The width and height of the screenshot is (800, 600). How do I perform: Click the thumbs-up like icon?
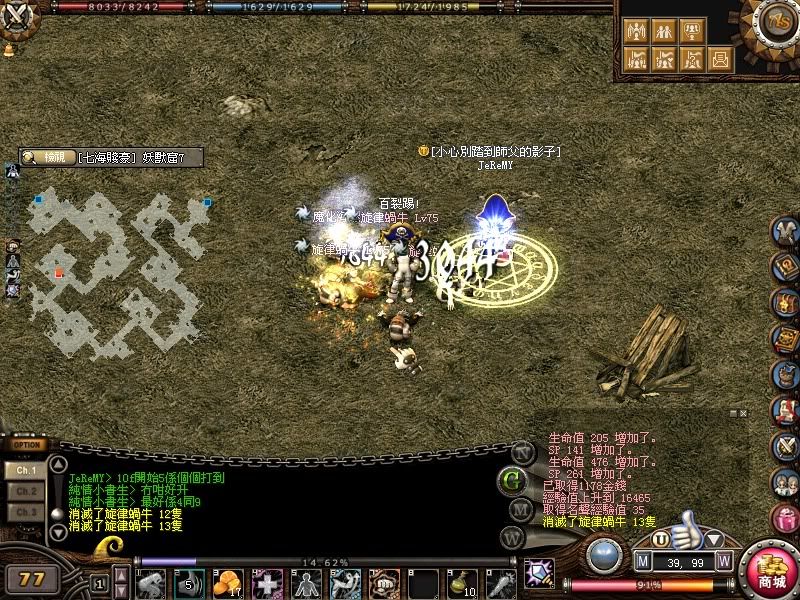tap(685, 529)
